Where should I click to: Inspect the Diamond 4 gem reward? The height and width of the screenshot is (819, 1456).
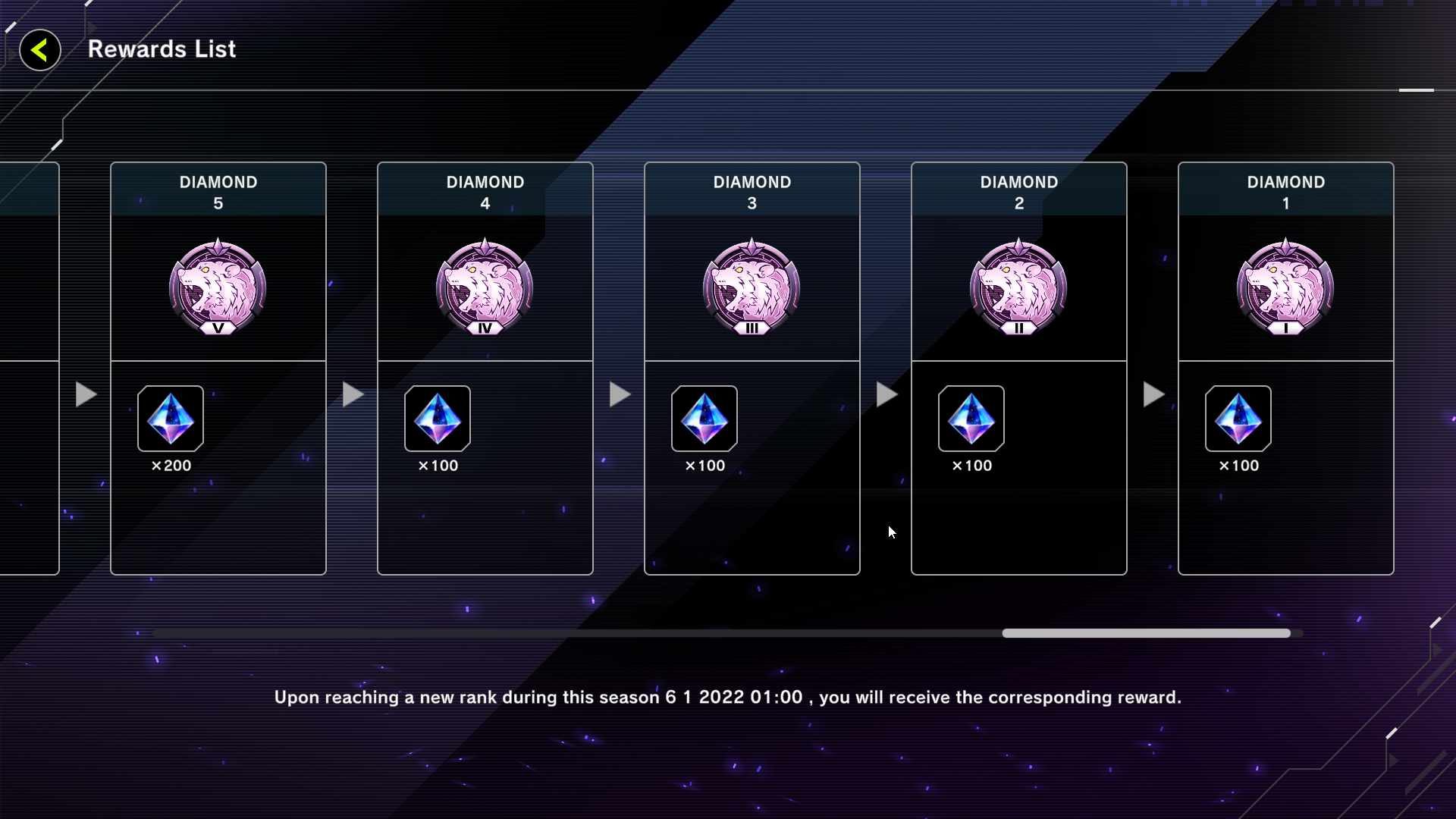[x=438, y=419]
